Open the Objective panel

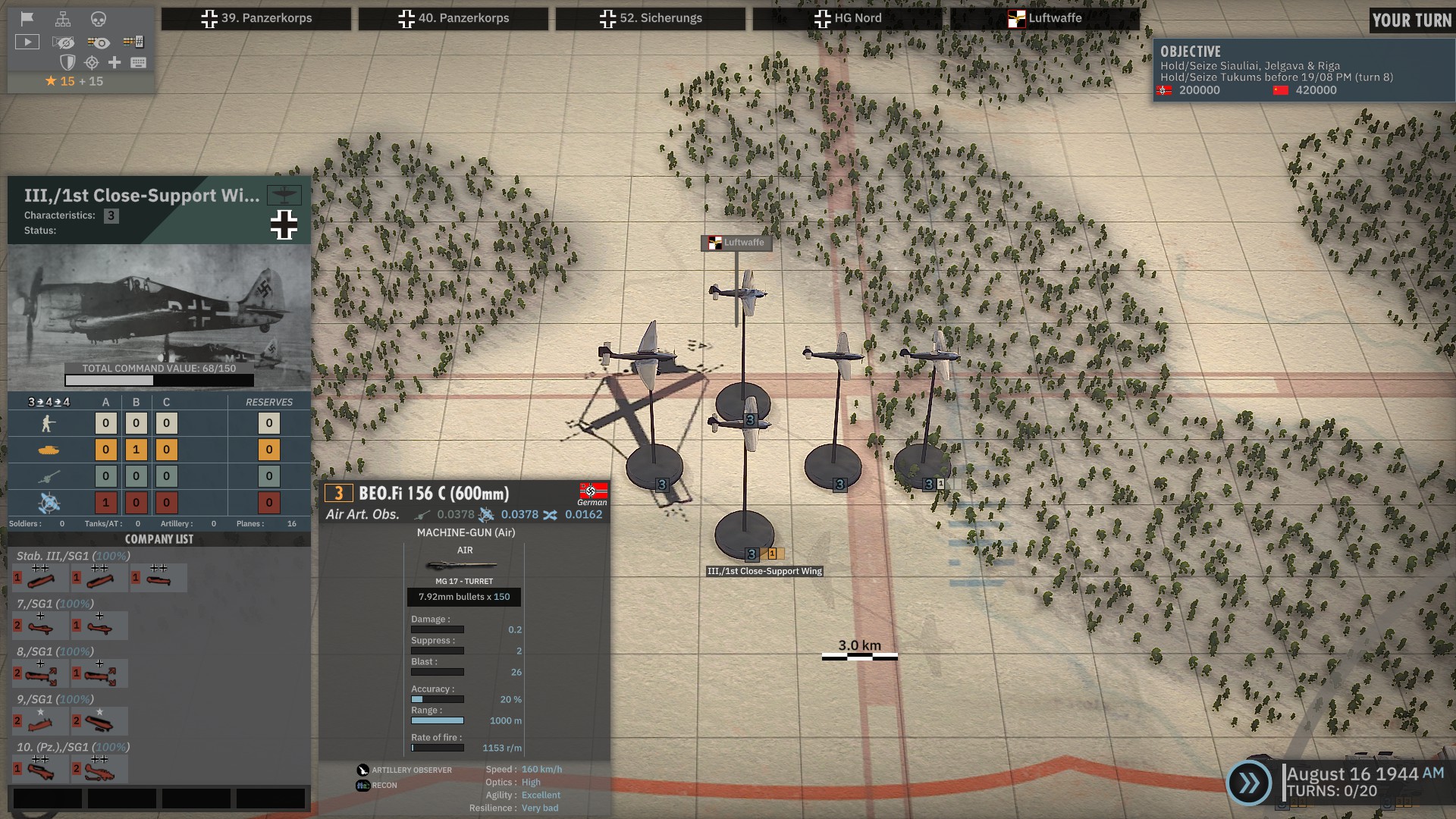coord(1303,71)
